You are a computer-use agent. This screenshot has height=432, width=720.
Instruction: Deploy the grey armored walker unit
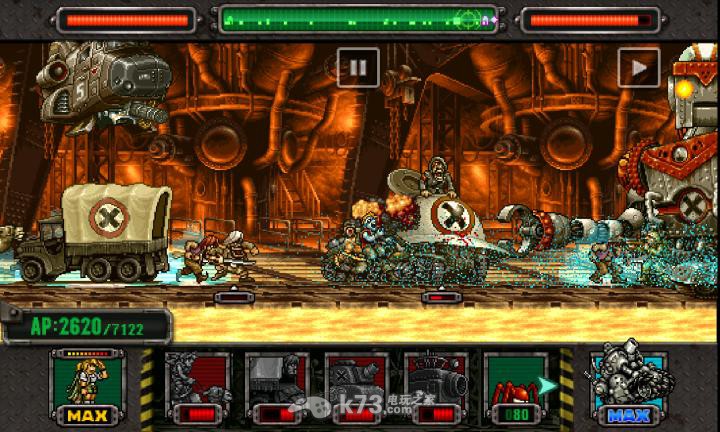coord(276,387)
